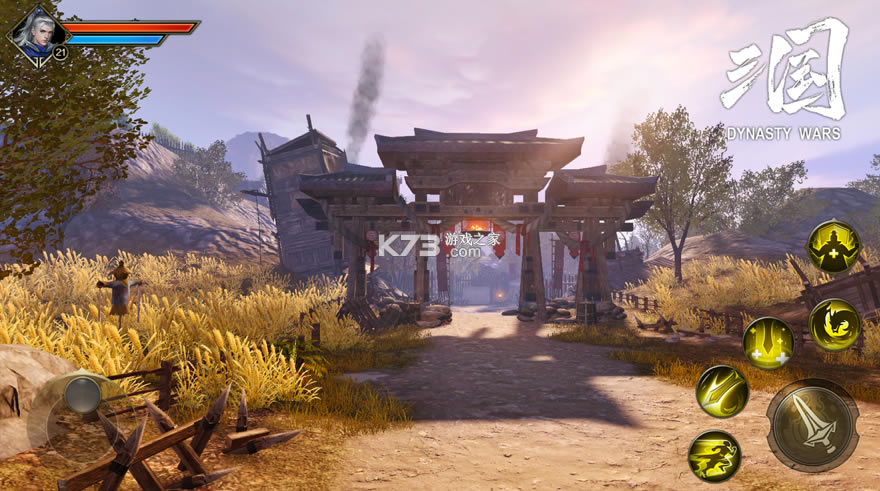Trigger the downward sword strike skill with sparkles
This screenshot has height=491, width=880.
[768, 343]
